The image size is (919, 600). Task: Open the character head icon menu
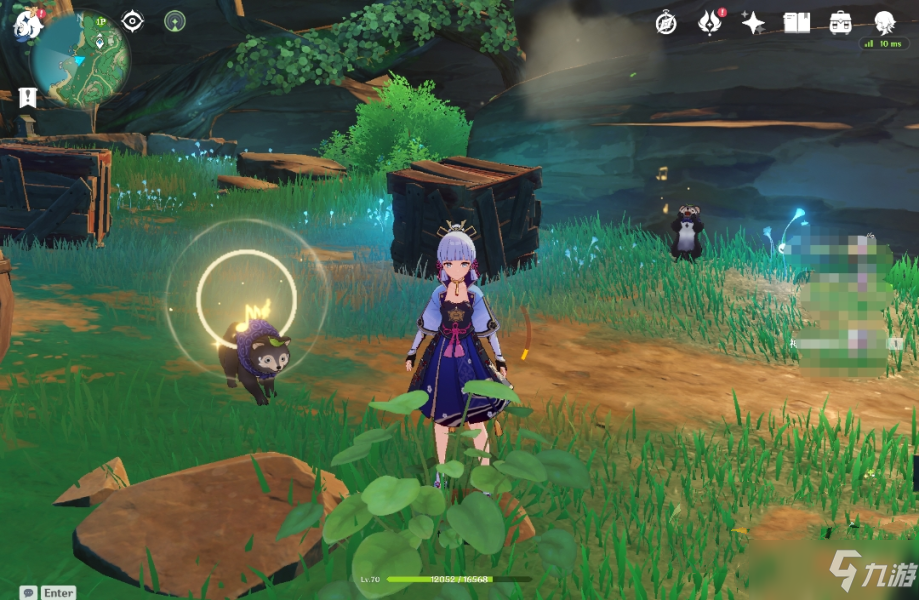(884, 22)
